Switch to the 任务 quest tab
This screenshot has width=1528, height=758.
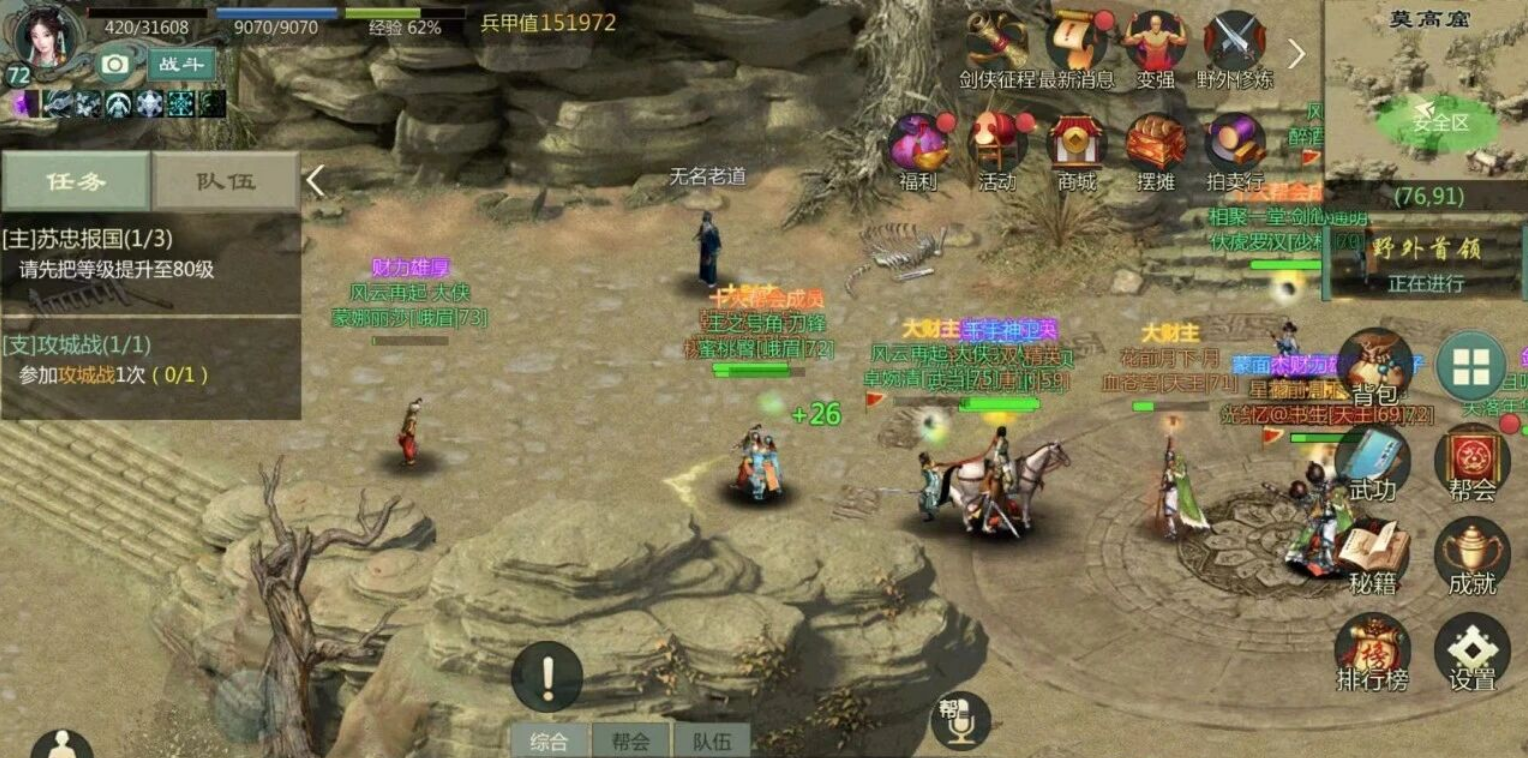[x=75, y=181]
